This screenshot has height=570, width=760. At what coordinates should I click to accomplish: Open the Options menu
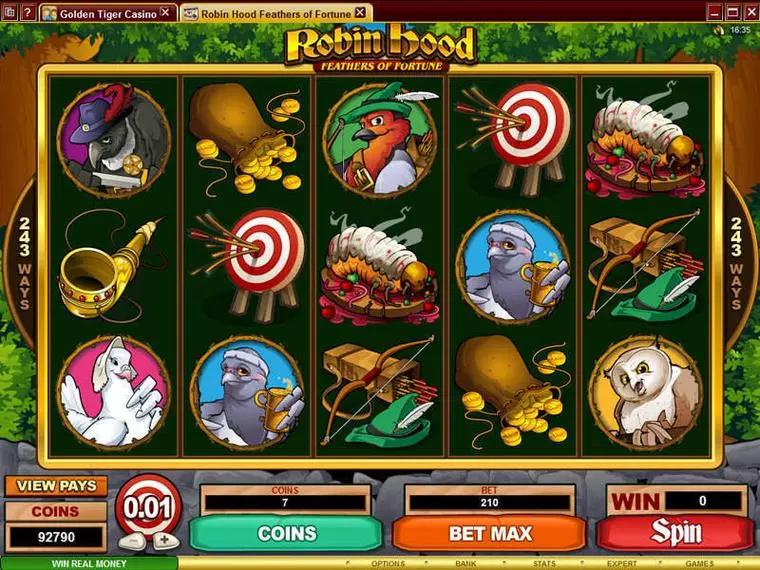[388, 564]
